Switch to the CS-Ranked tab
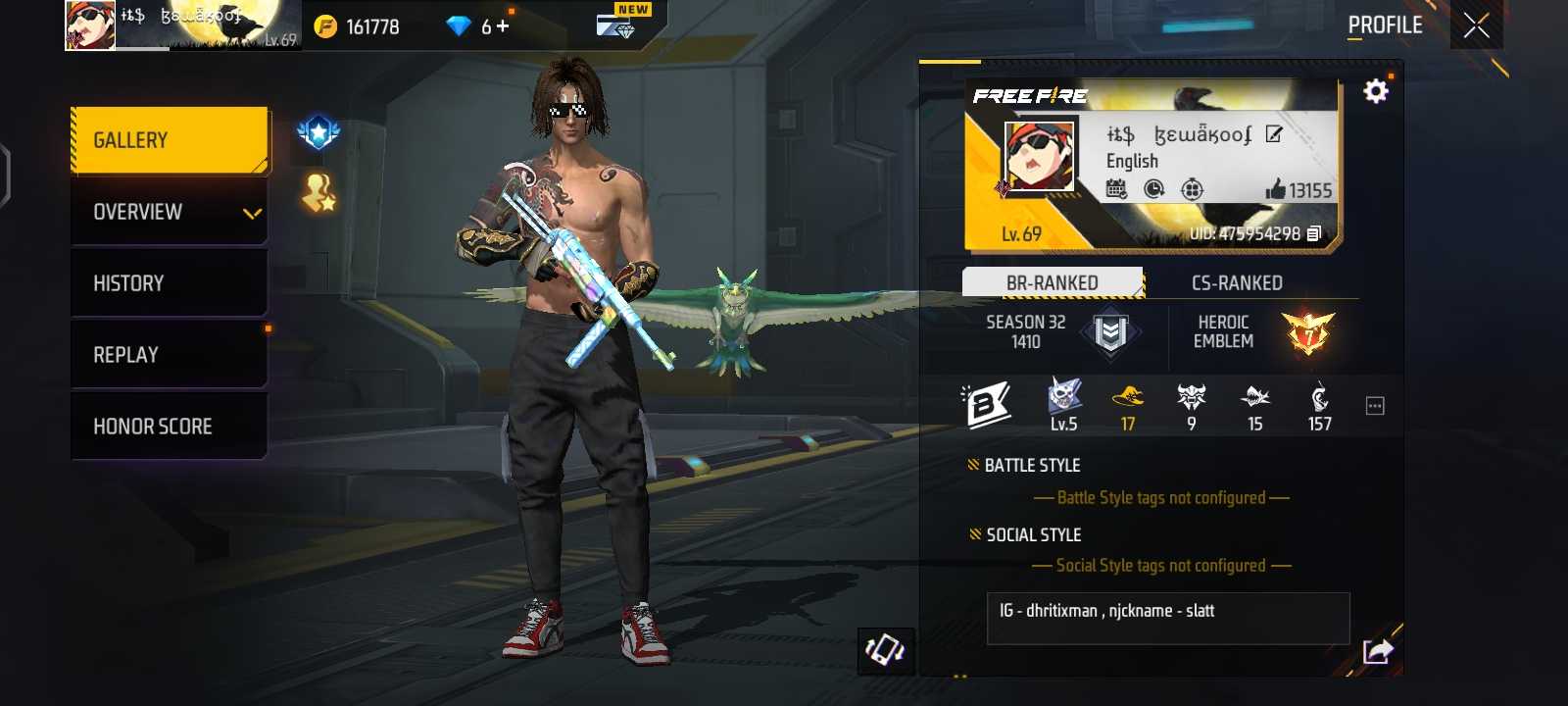 [1237, 283]
